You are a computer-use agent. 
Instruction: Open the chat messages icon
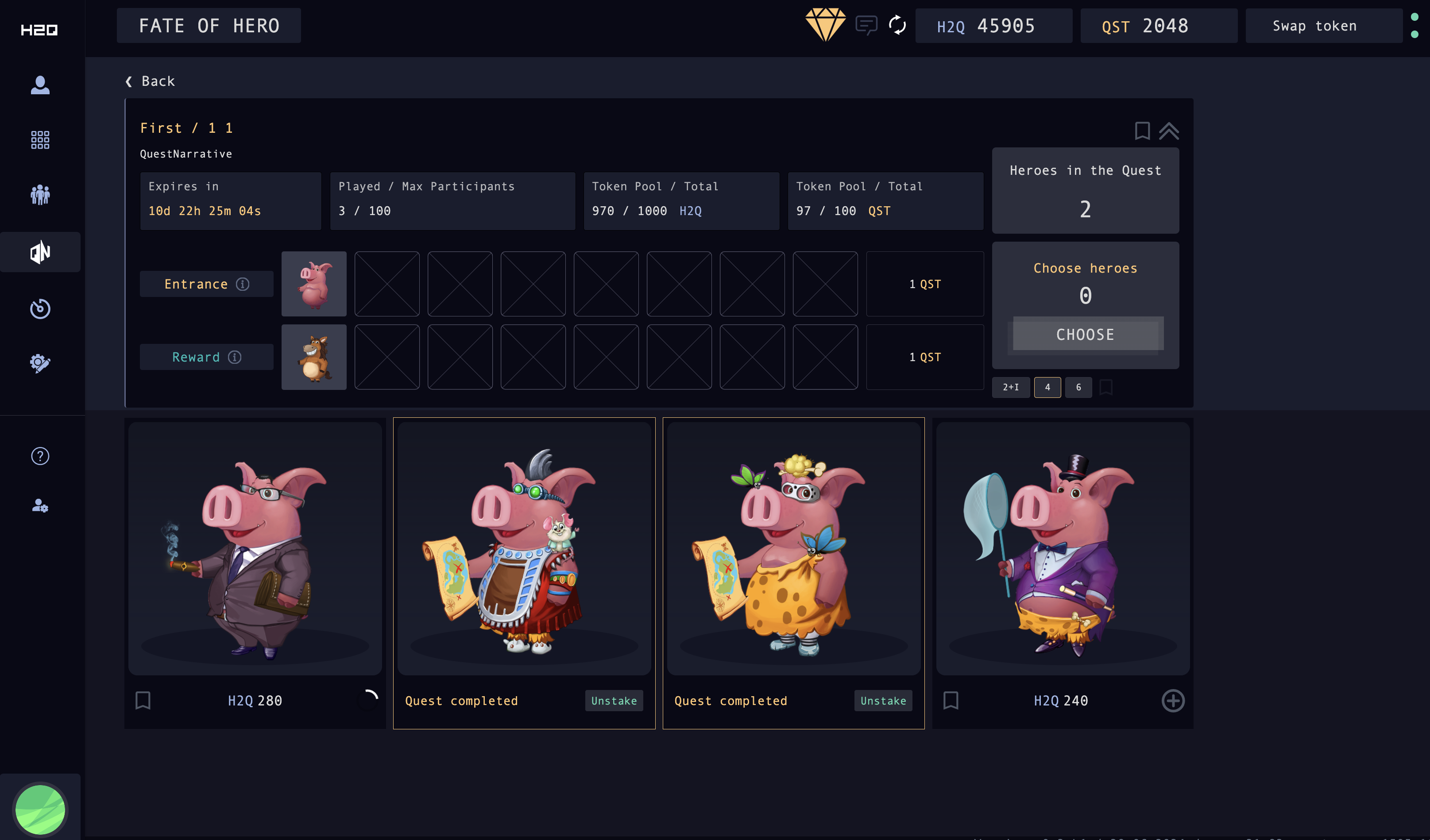pos(866,26)
